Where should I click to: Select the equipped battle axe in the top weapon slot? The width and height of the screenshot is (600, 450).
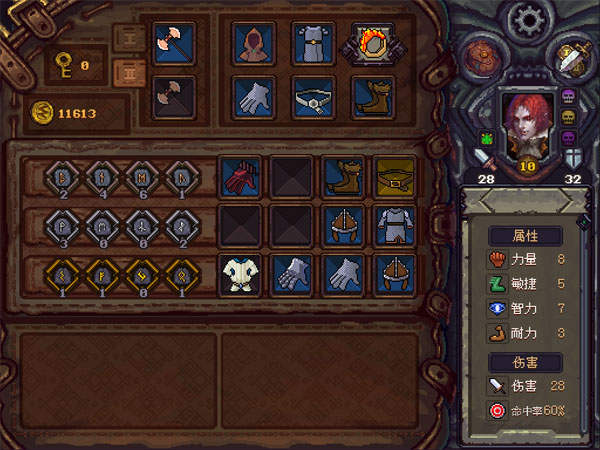[173, 42]
